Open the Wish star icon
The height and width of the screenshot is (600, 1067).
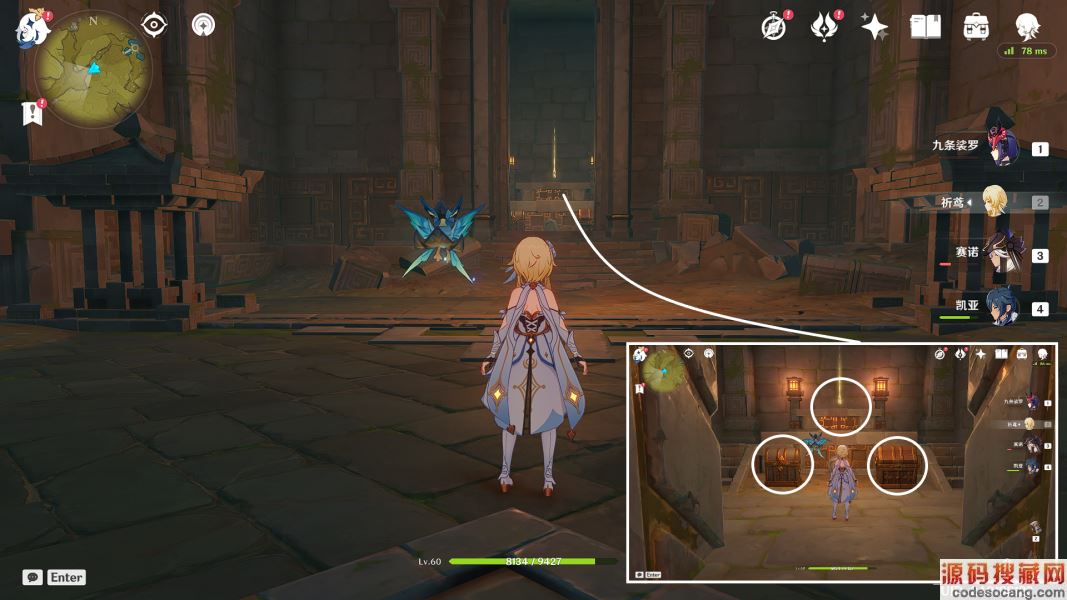coord(875,27)
